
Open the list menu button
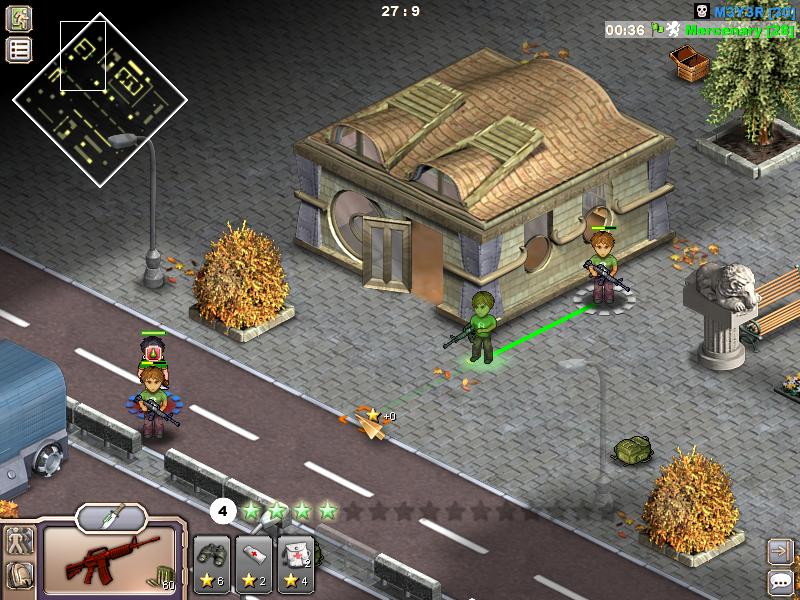coord(19,50)
